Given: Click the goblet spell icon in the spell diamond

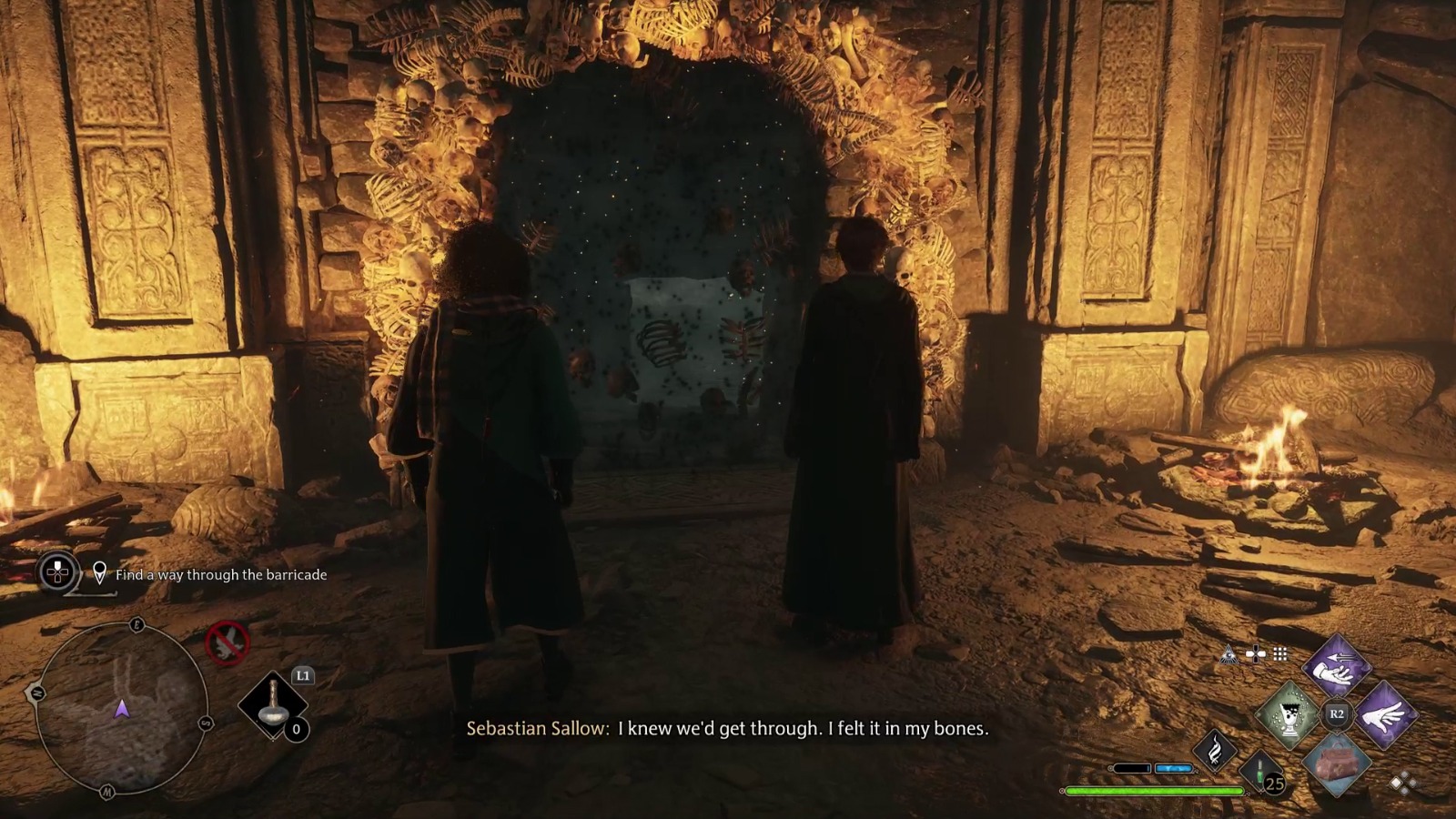Looking at the screenshot, I should point(1290,713).
